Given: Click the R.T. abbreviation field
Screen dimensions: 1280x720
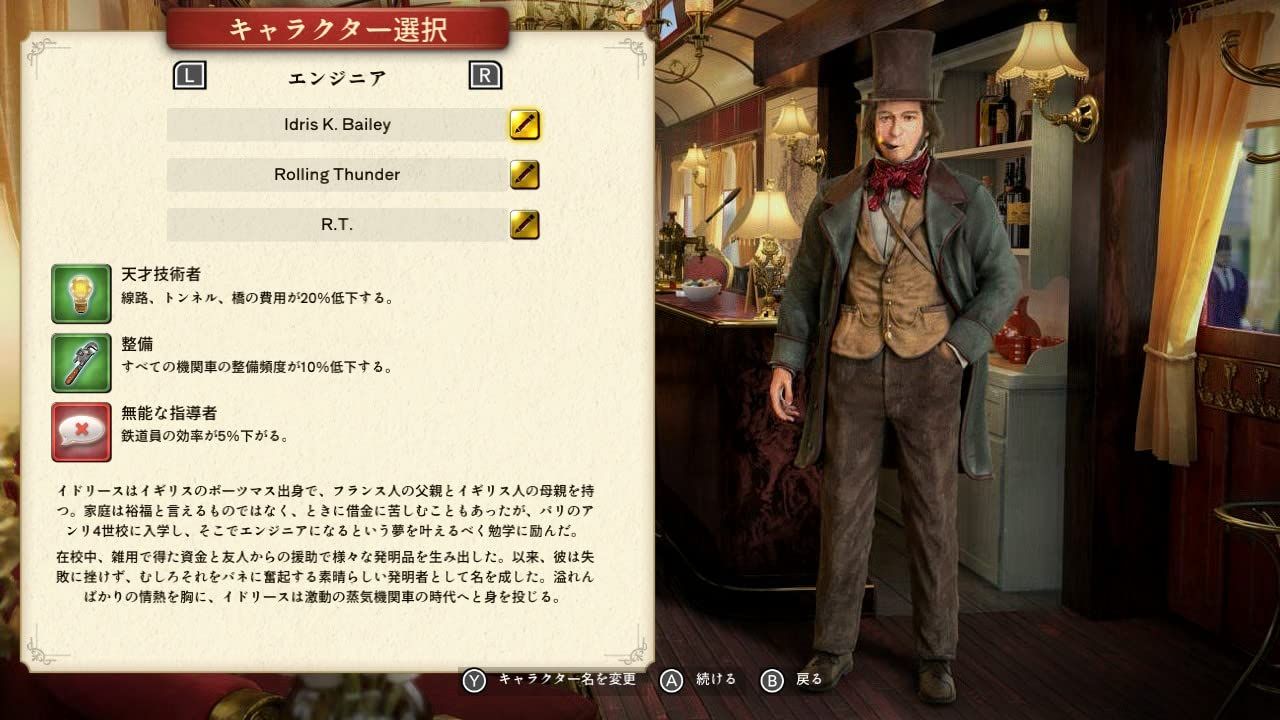Looking at the screenshot, I should pyautogui.click(x=338, y=224).
